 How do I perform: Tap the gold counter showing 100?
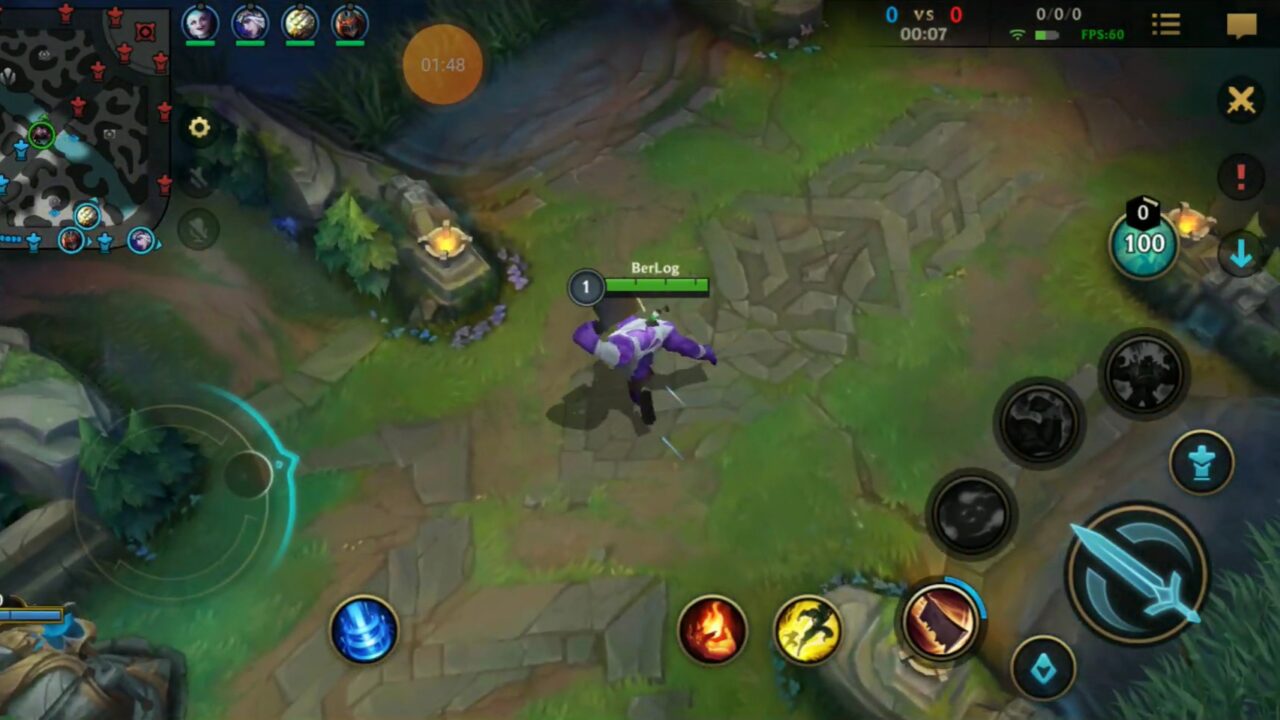[x=1143, y=243]
